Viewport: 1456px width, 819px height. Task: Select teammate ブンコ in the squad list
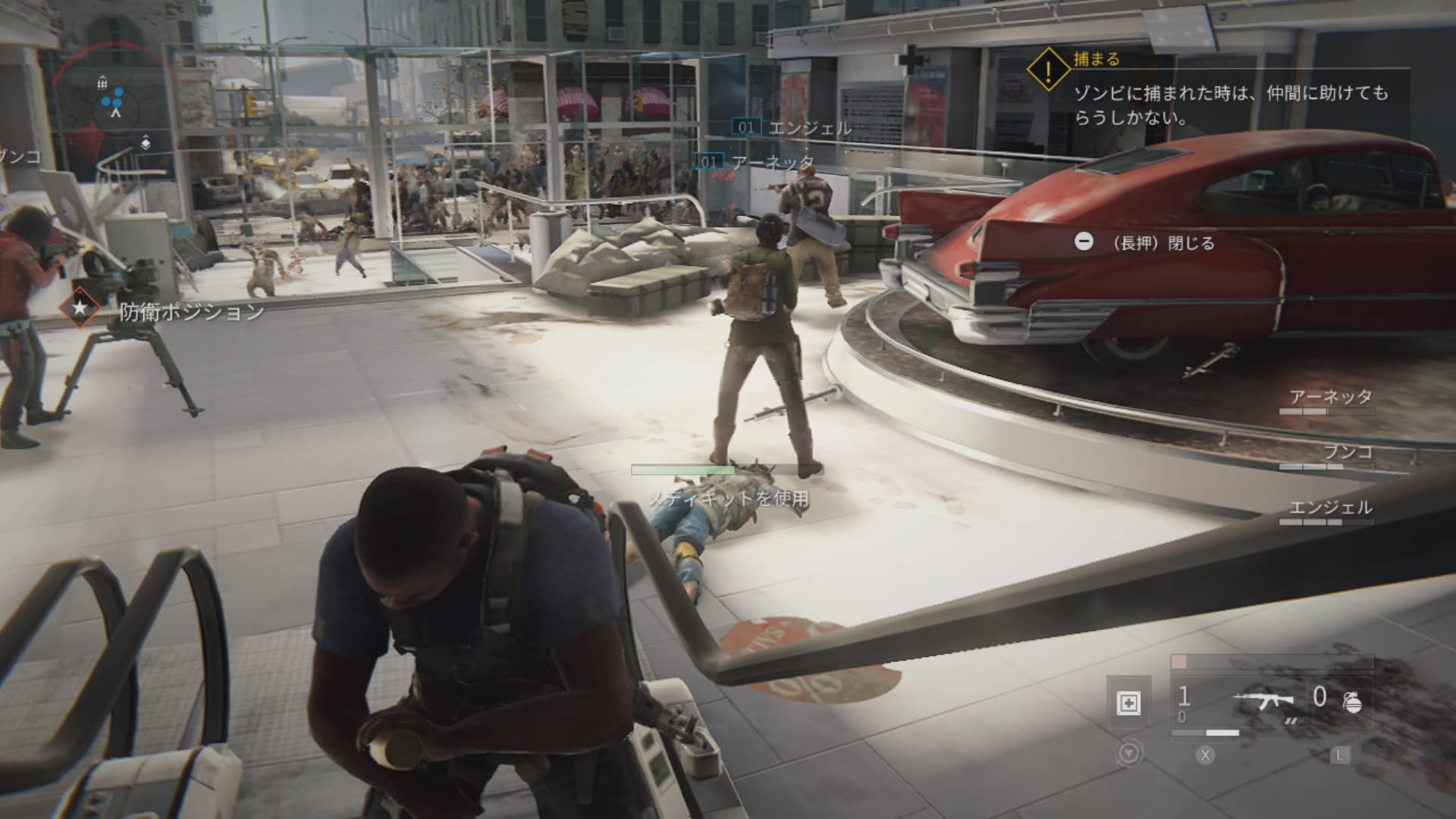[1347, 453]
